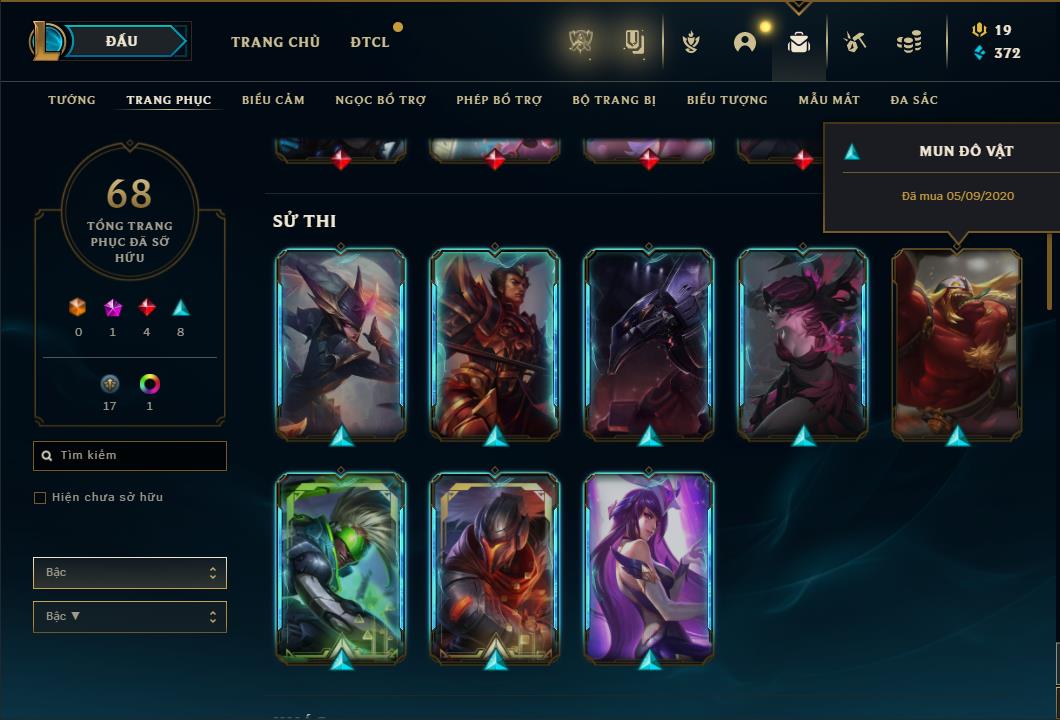The width and height of the screenshot is (1060, 720).
Task: Go to TRANG CHỦ home page
Action: (x=275, y=42)
